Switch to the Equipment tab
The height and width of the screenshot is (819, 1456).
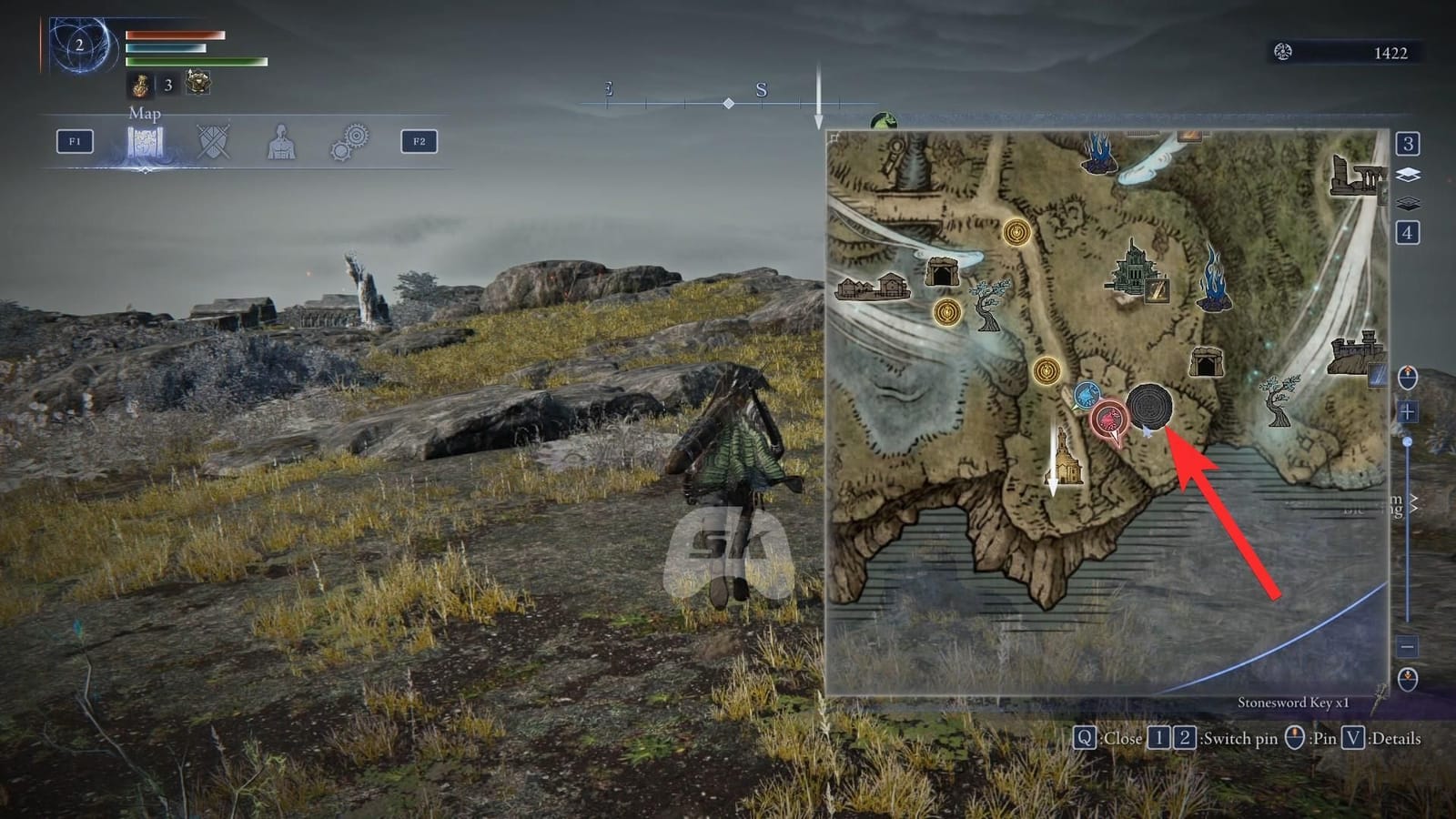212,142
